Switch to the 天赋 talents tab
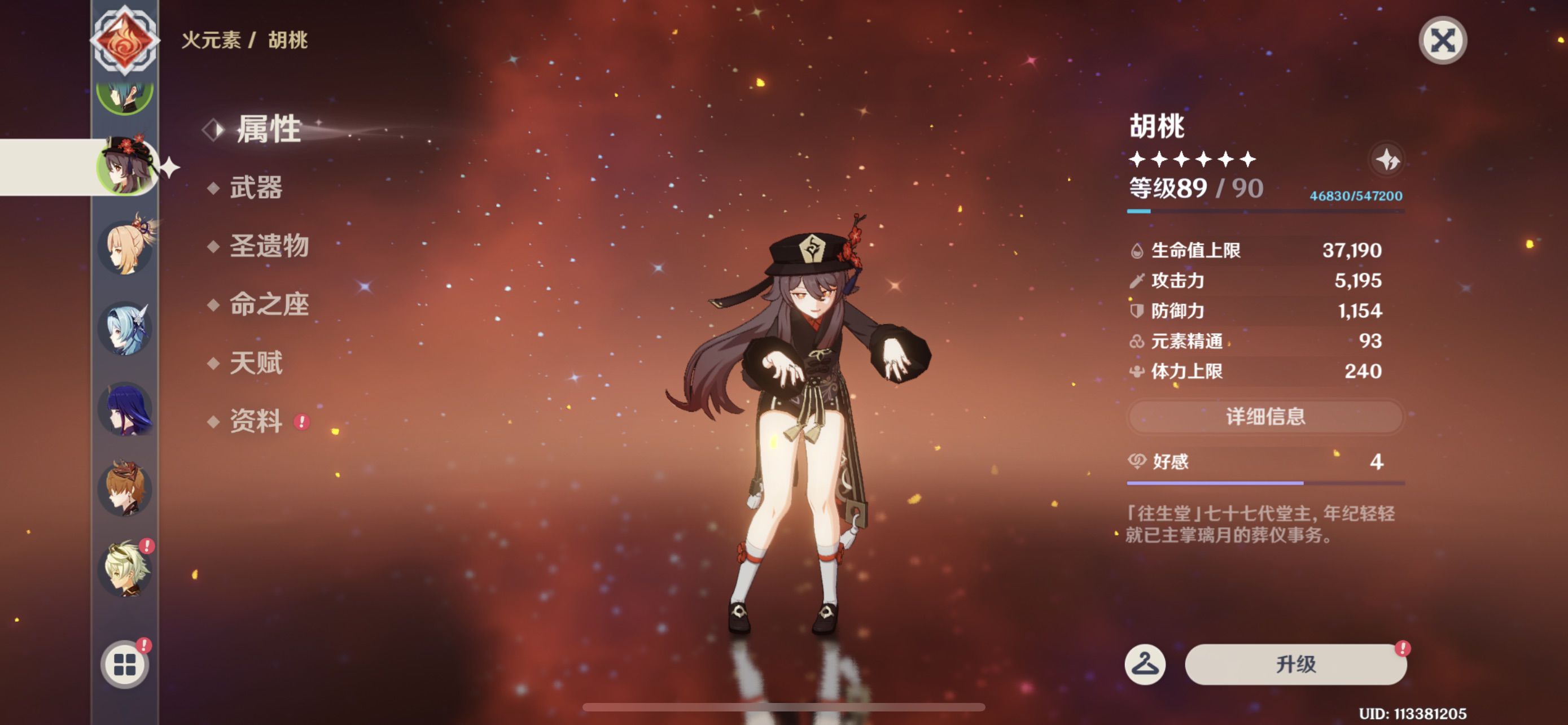 [x=256, y=363]
